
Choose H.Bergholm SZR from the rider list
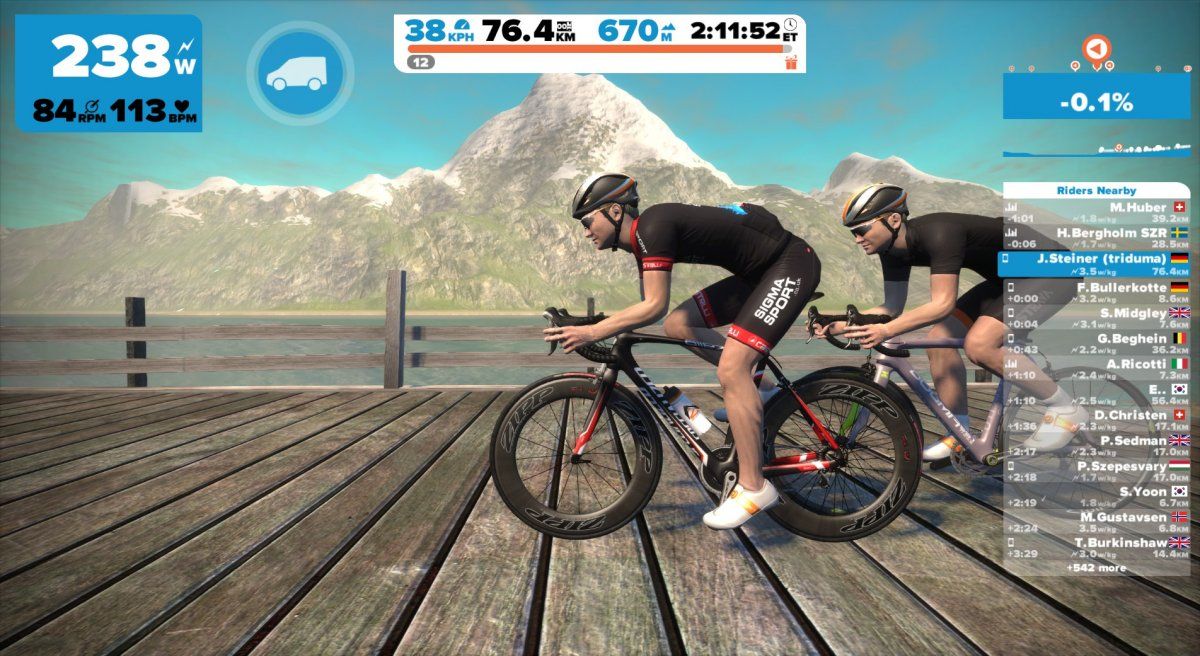pyautogui.click(x=1097, y=237)
